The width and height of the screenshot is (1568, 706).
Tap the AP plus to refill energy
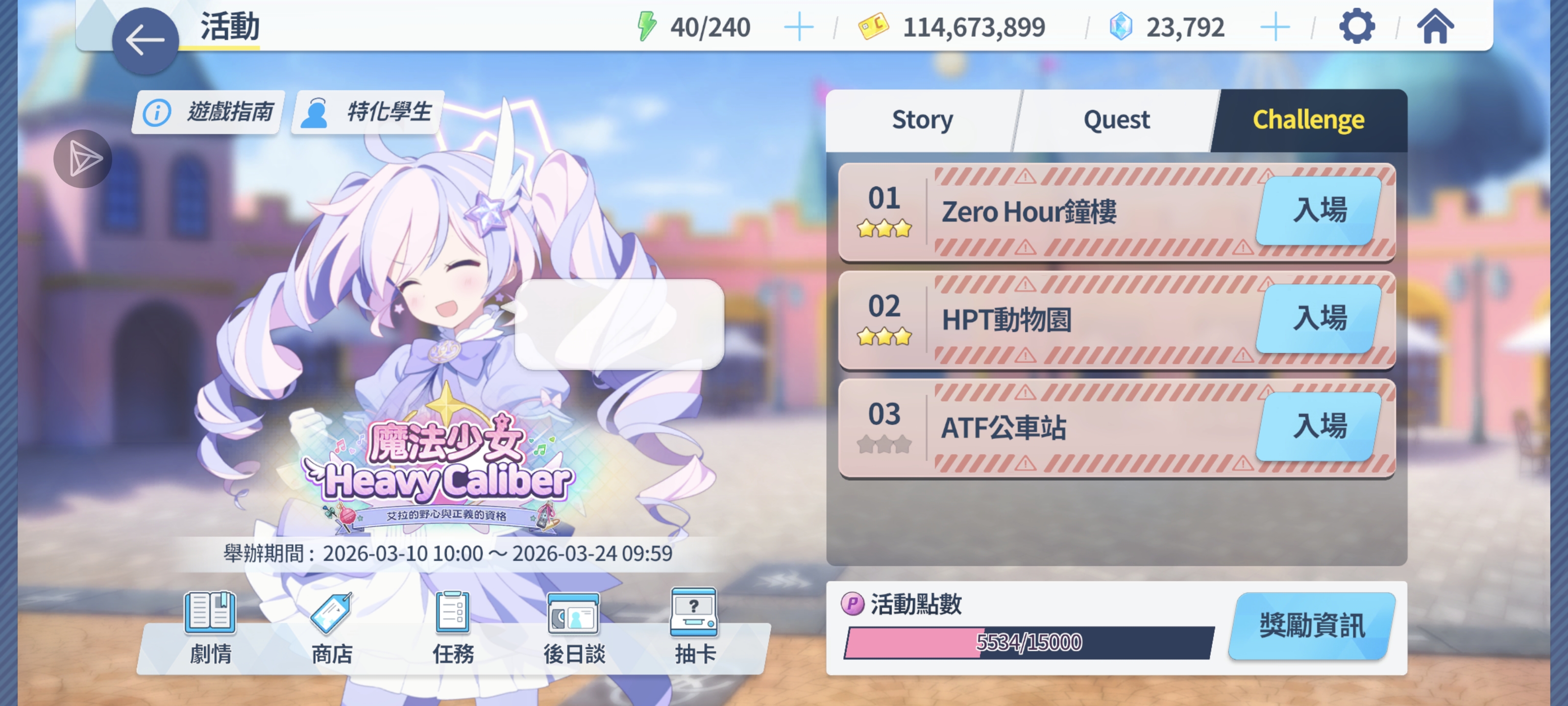(x=799, y=26)
